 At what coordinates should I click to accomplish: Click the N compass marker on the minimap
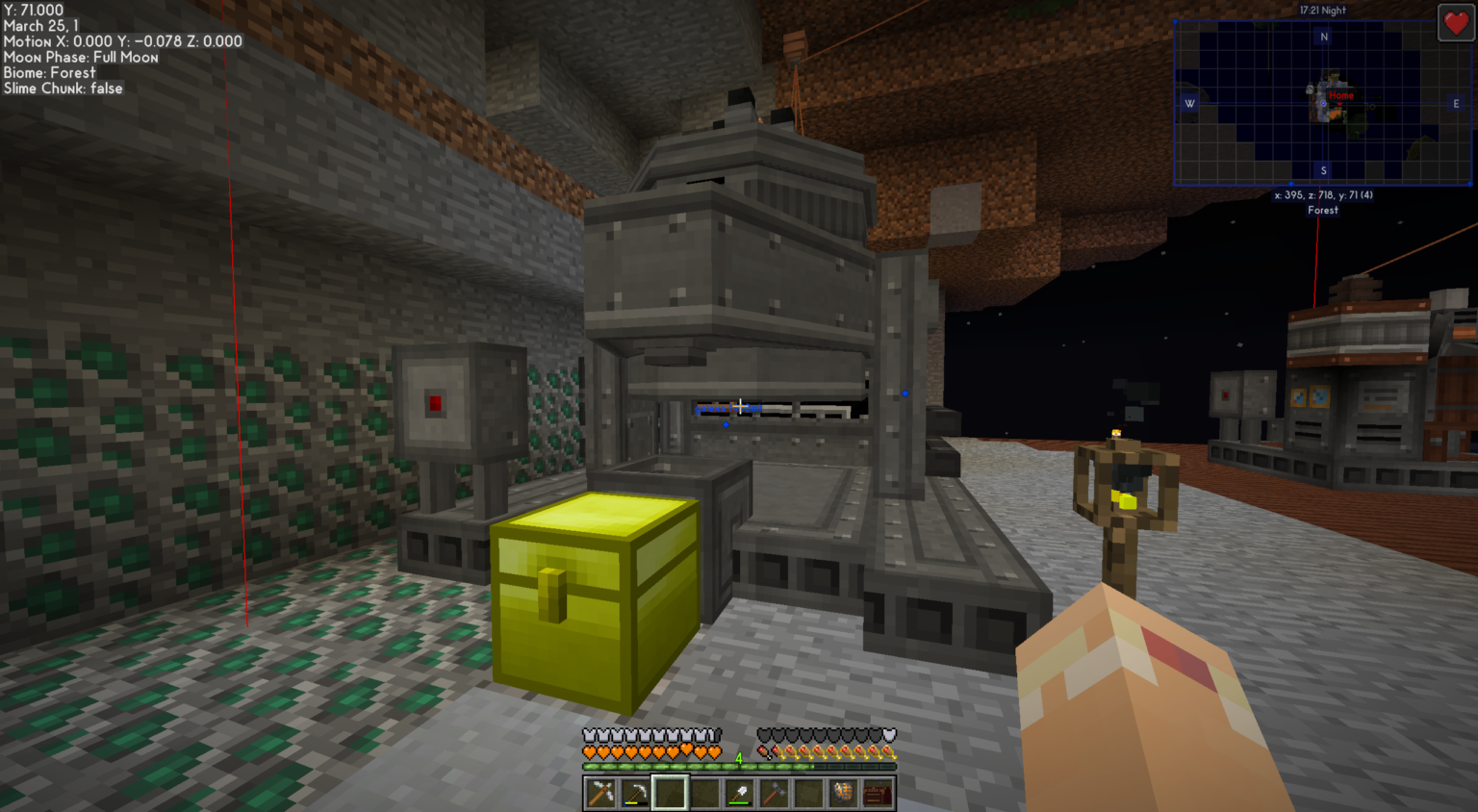(x=1323, y=36)
